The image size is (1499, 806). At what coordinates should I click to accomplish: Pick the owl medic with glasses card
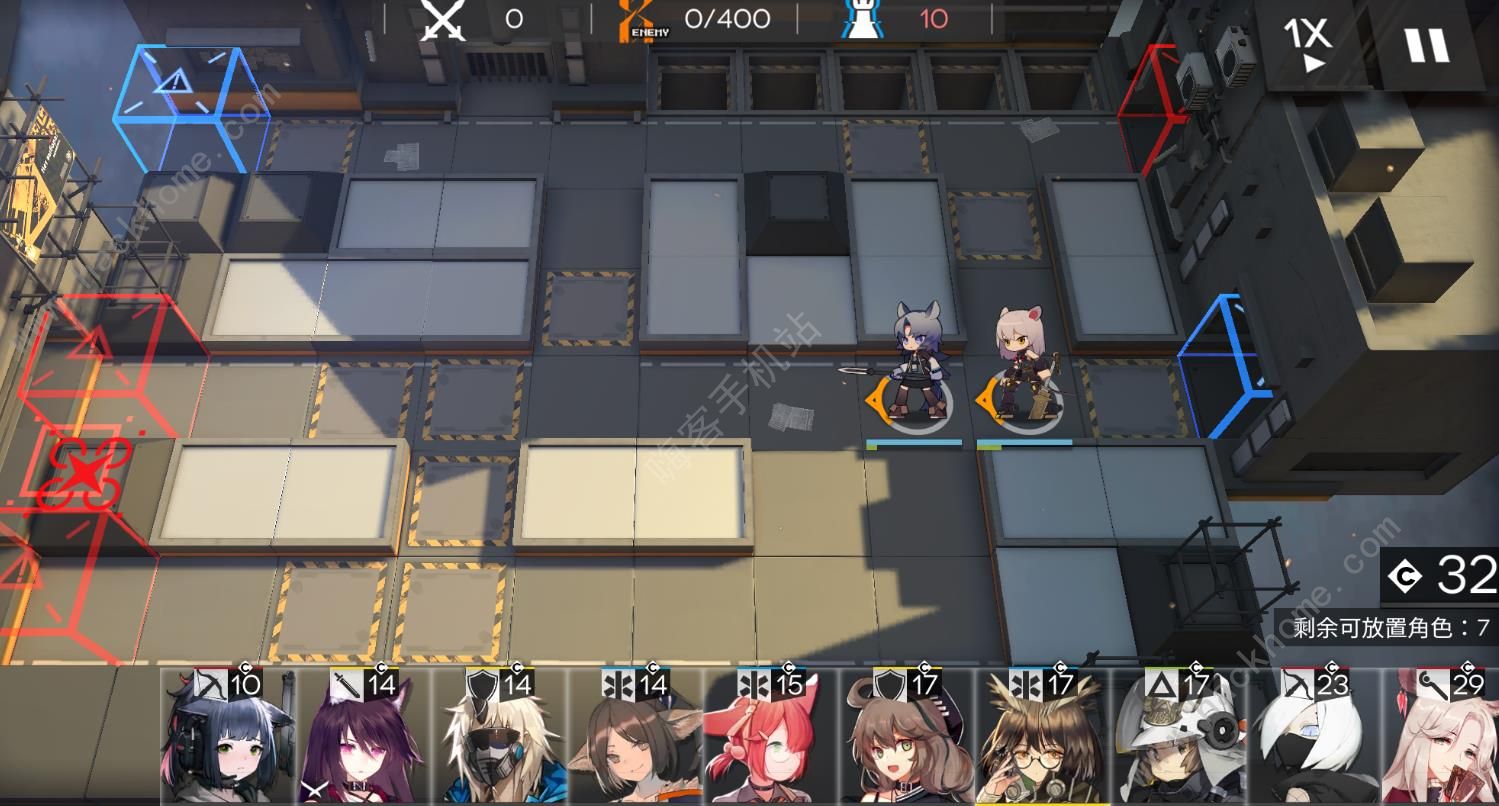1043,738
